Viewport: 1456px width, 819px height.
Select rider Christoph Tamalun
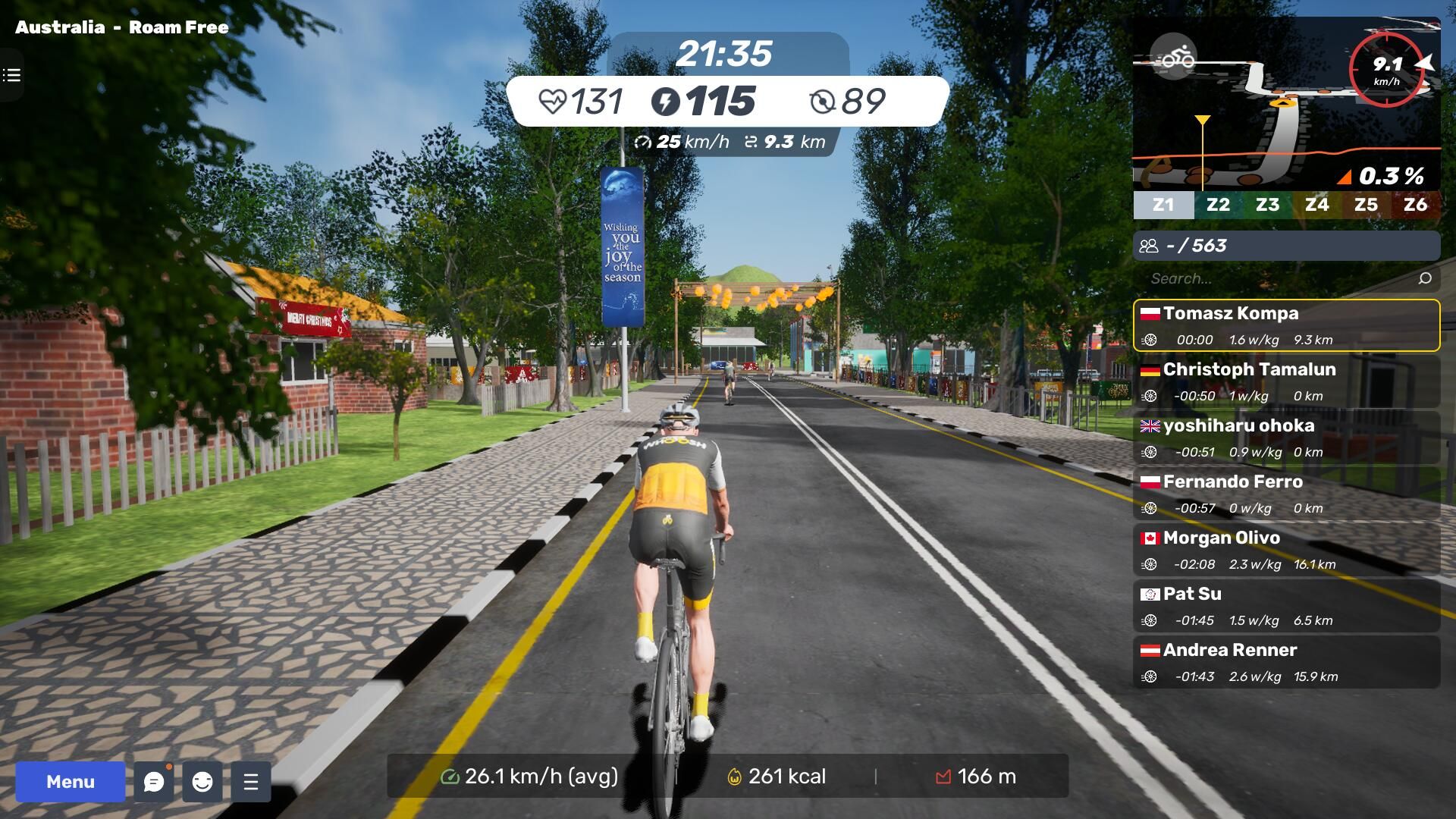point(1286,381)
